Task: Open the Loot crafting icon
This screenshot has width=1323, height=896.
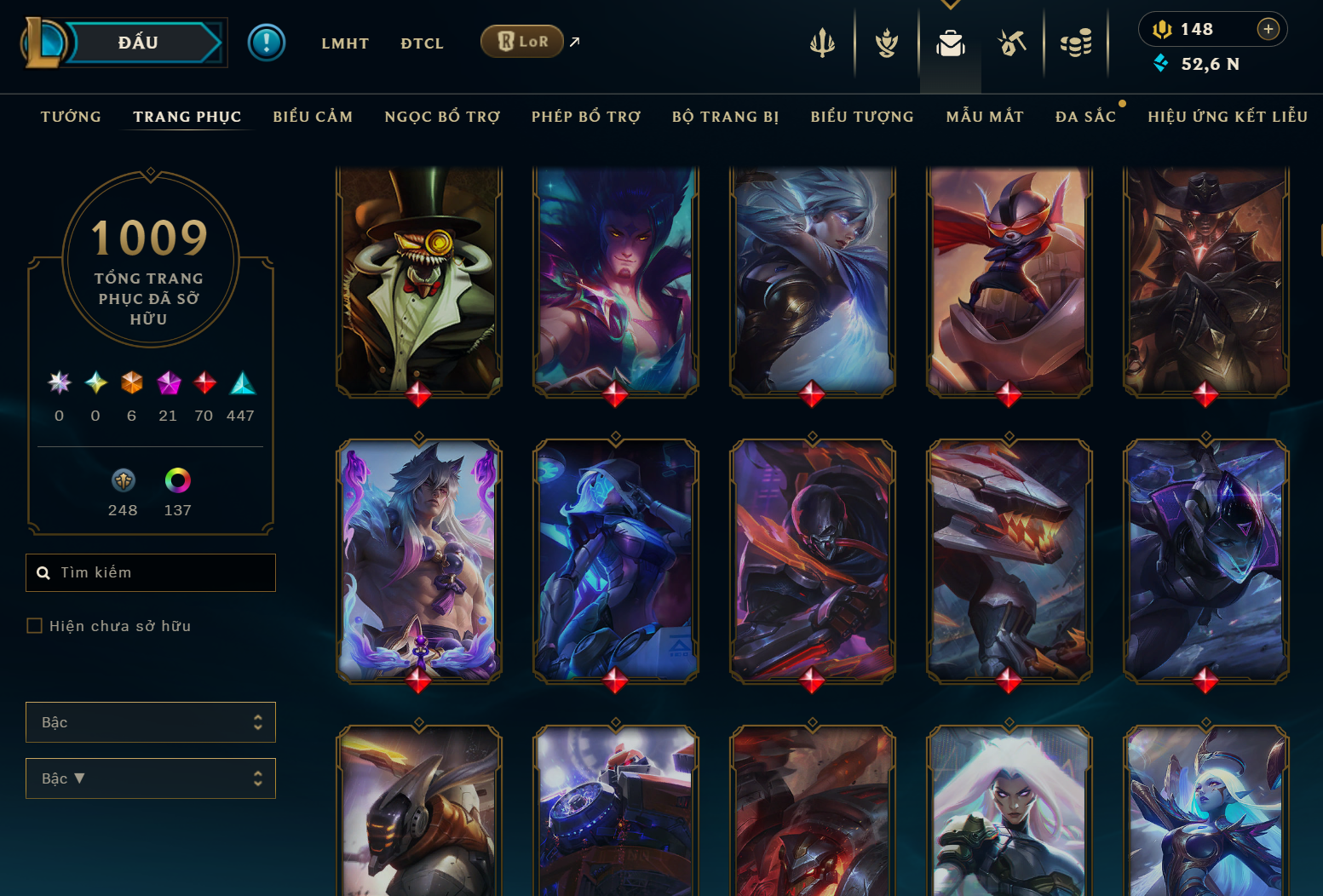Action: 1011,44
